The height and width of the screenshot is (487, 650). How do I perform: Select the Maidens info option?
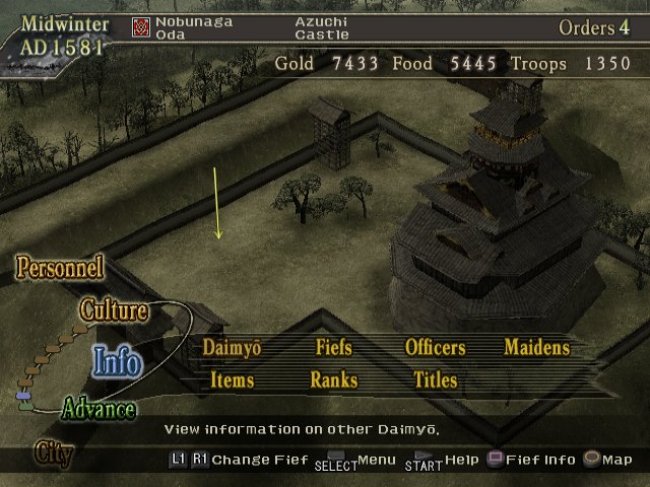pos(537,348)
